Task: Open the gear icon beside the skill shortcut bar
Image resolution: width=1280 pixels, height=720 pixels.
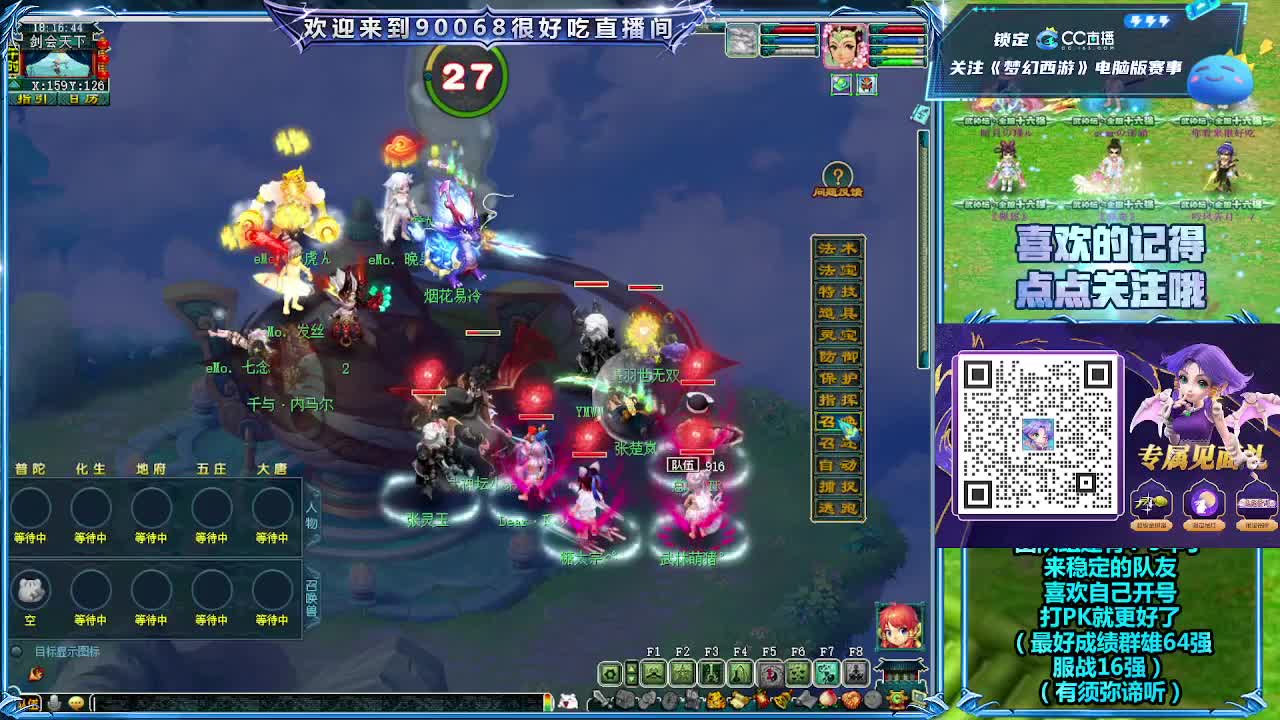Action: tap(609, 672)
